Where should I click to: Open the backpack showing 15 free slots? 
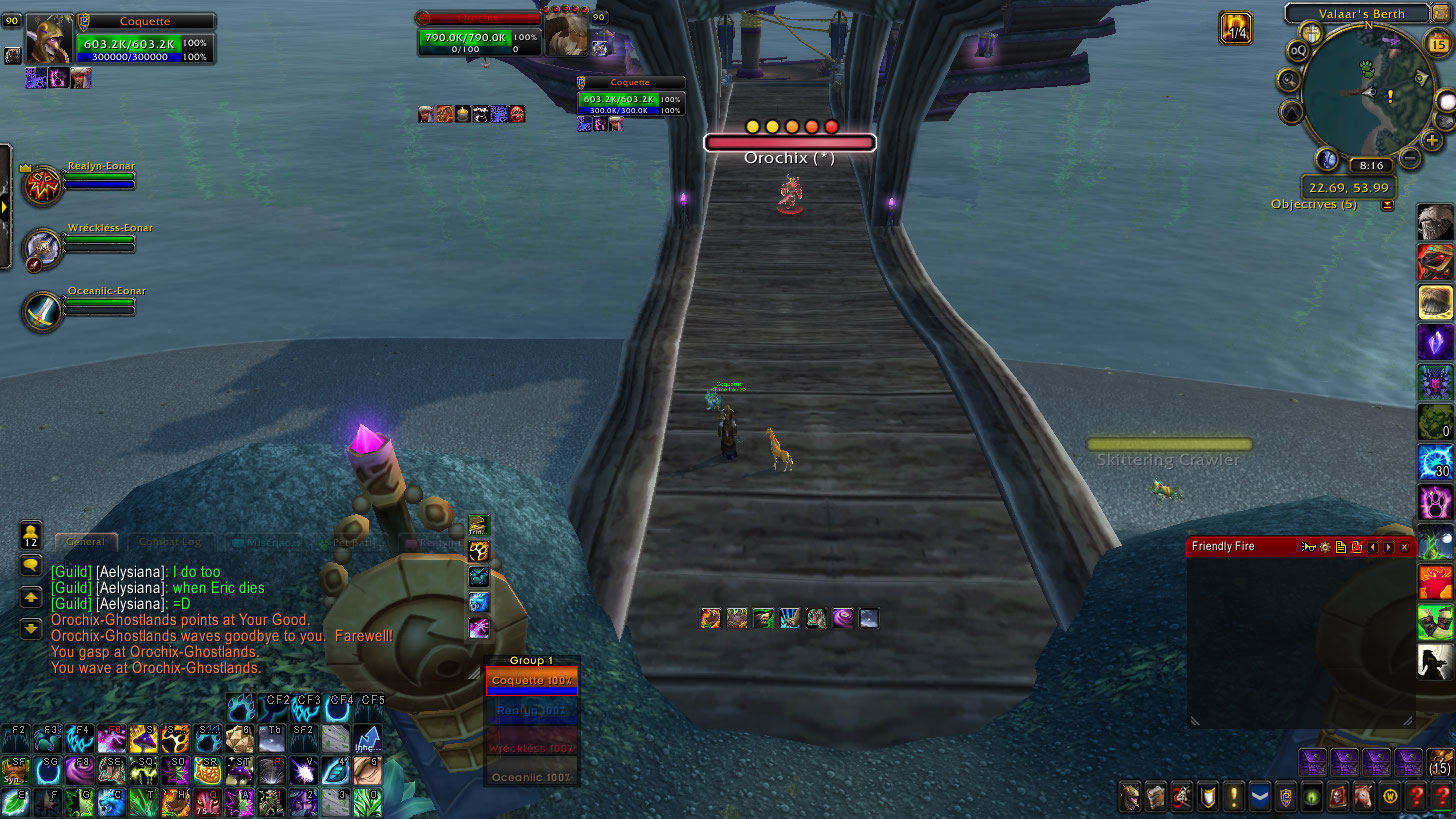(1441, 762)
